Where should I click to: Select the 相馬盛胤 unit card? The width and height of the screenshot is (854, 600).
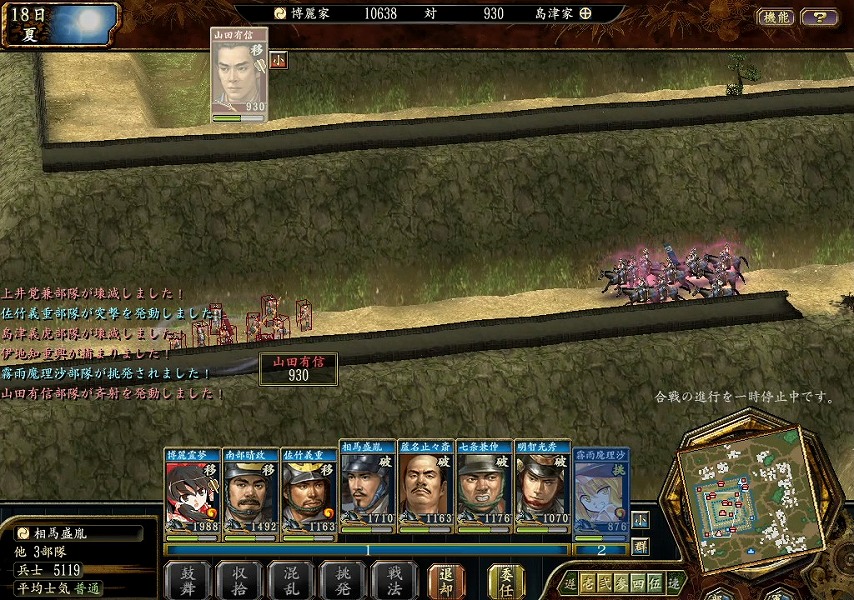pyautogui.click(x=367, y=490)
